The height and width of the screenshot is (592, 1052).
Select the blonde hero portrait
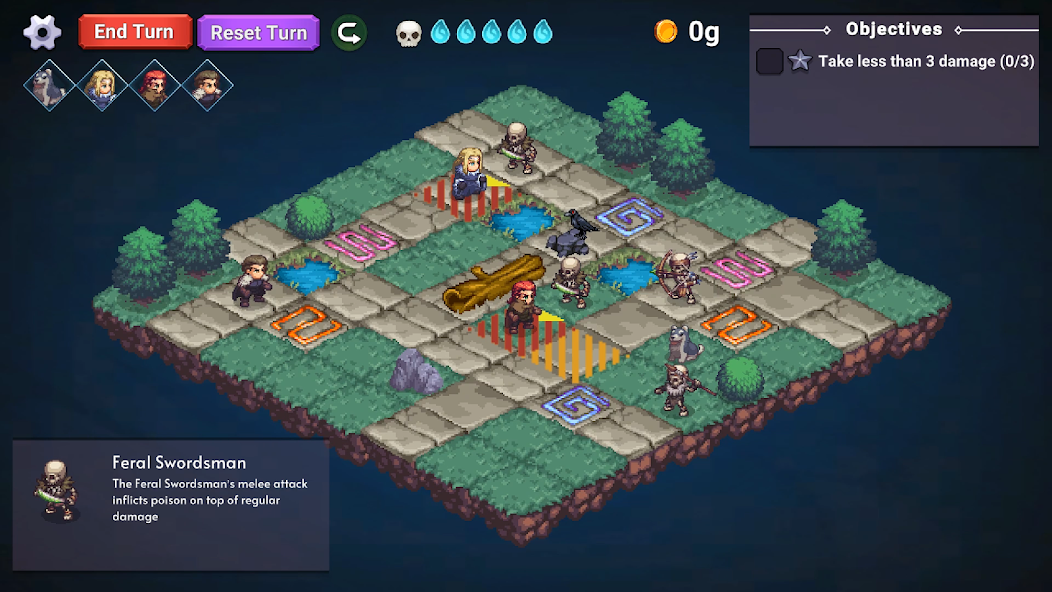102,85
